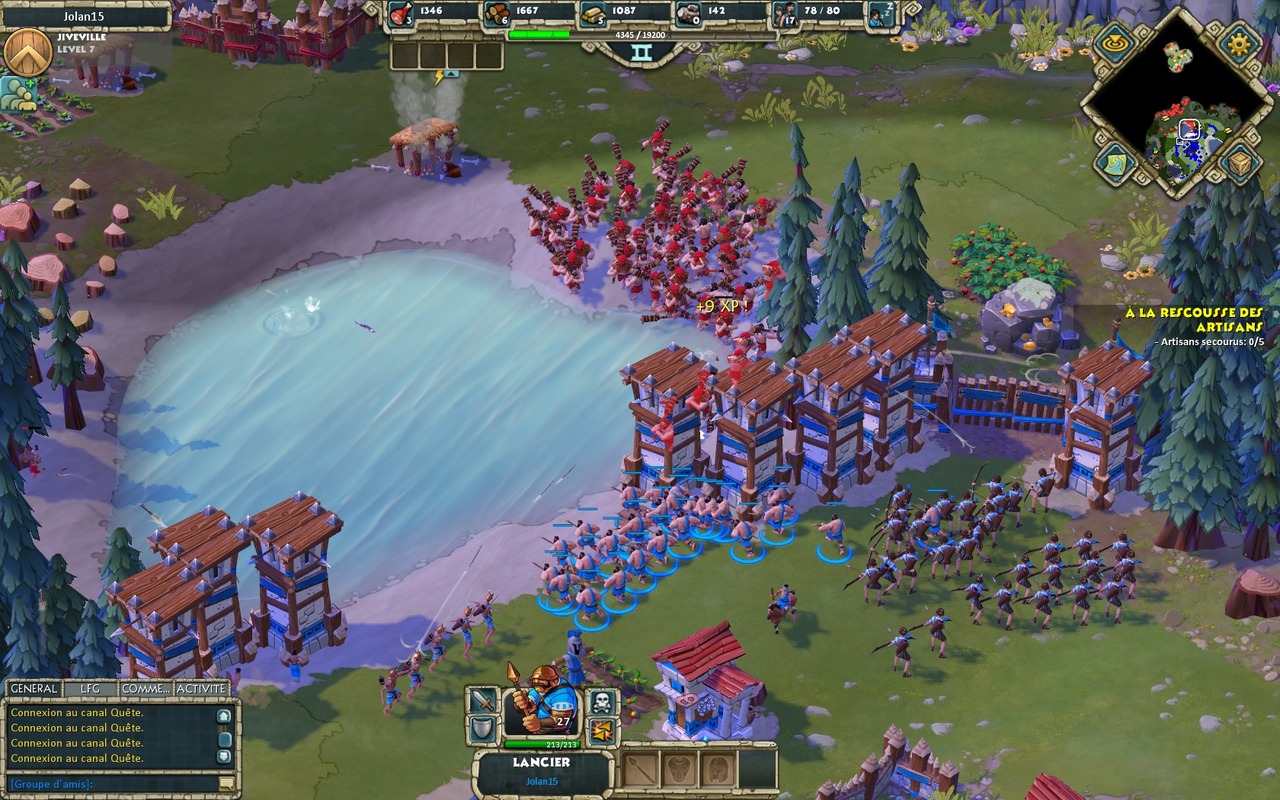1280x800 pixels.
Task: Activate the shield defend command
Action: 483,731
